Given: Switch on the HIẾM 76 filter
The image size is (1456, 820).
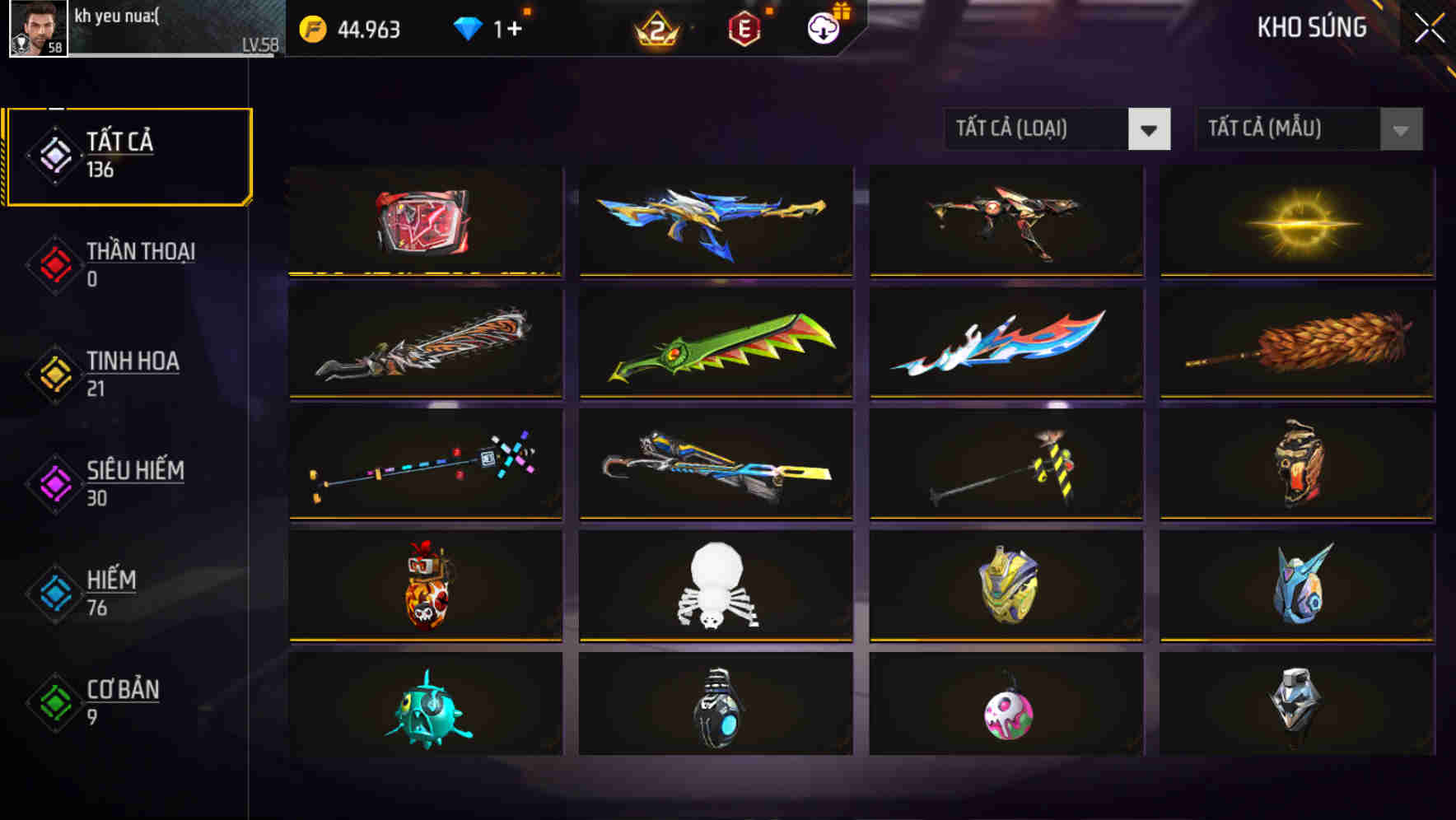Looking at the screenshot, I should click(x=110, y=593).
